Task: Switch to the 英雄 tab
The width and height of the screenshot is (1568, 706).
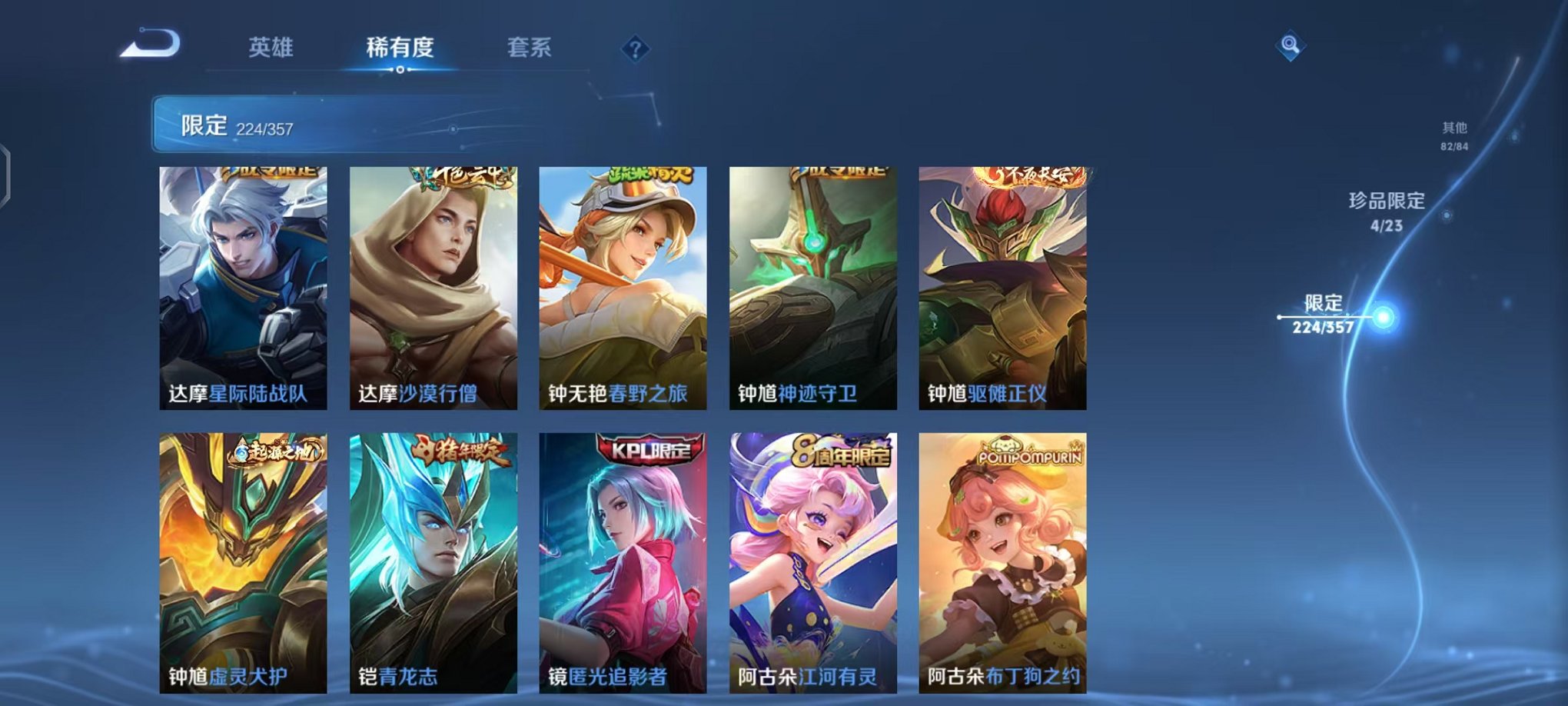Action: (x=271, y=48)
